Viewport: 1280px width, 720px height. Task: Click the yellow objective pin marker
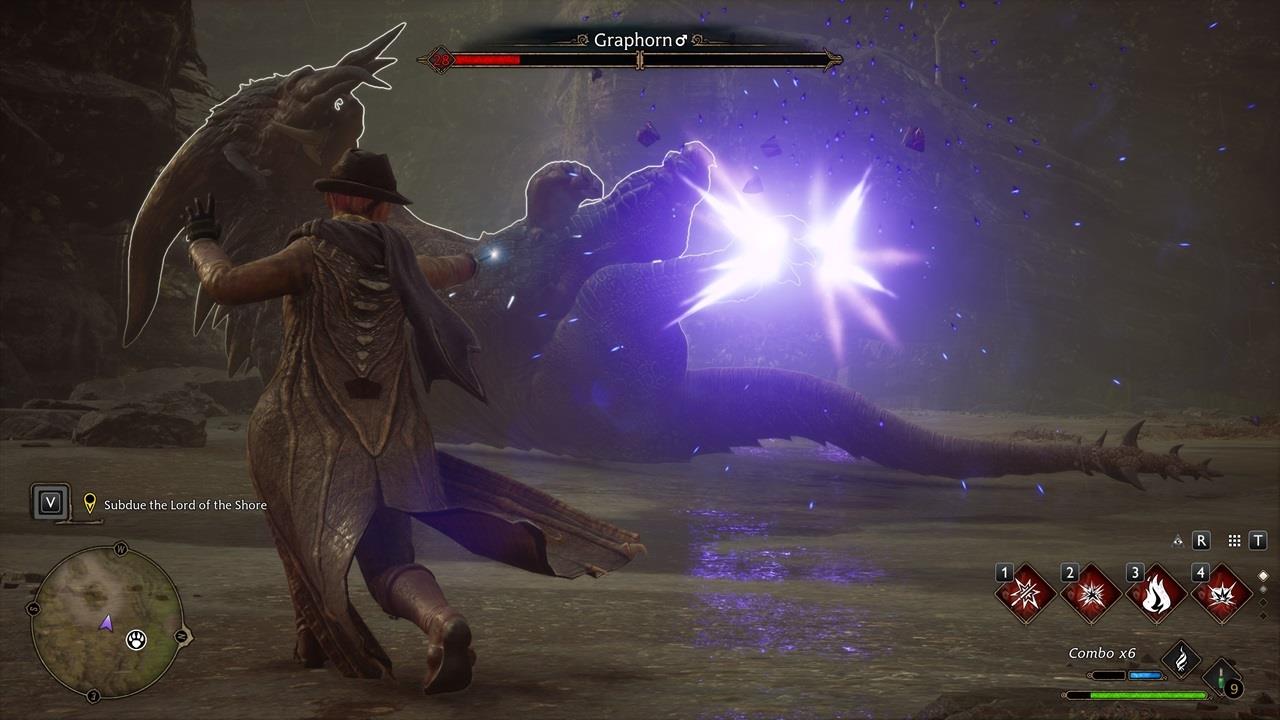[x=90, y=504]
